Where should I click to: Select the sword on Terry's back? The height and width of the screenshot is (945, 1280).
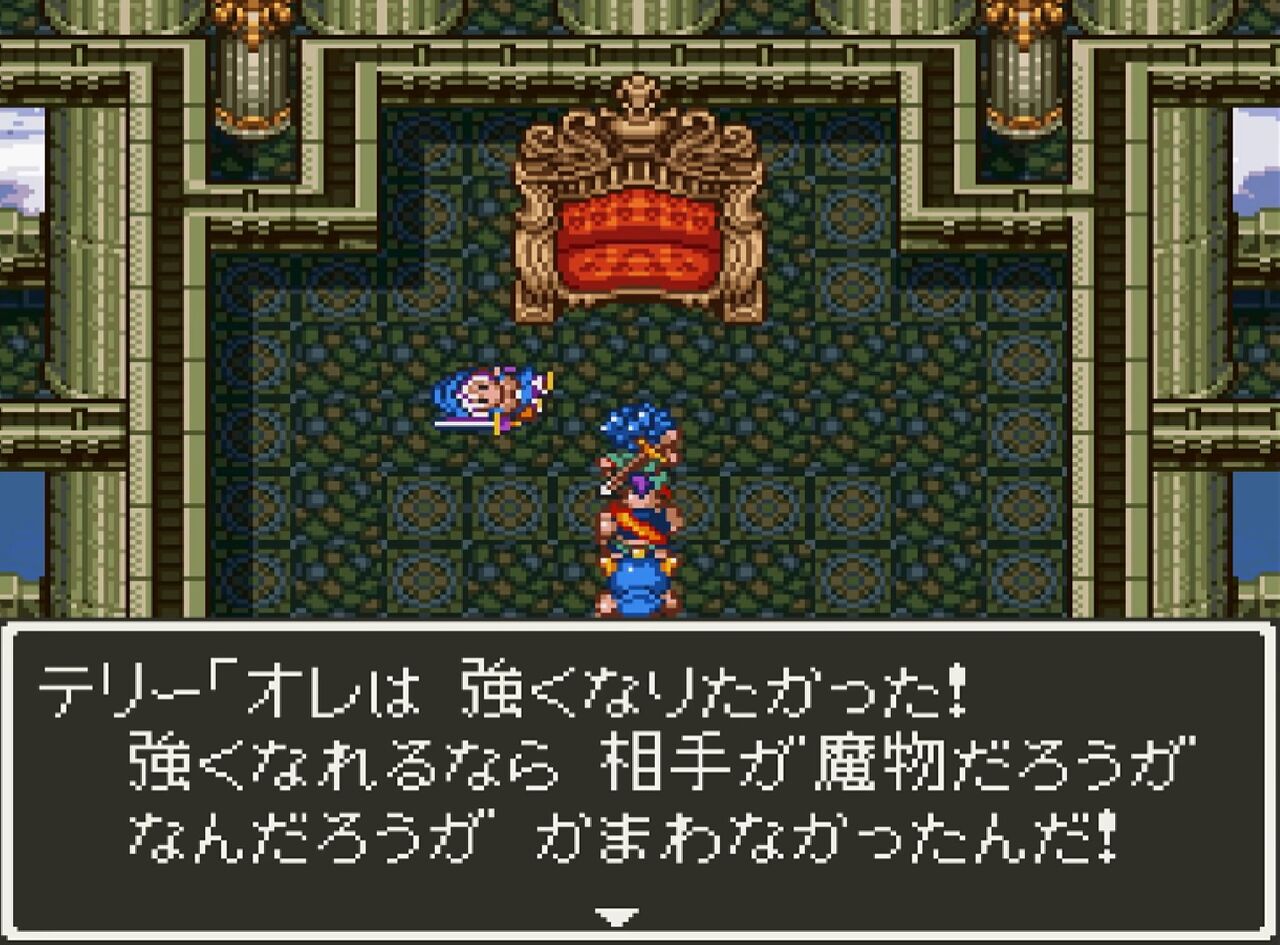click(x=630, y=465)
